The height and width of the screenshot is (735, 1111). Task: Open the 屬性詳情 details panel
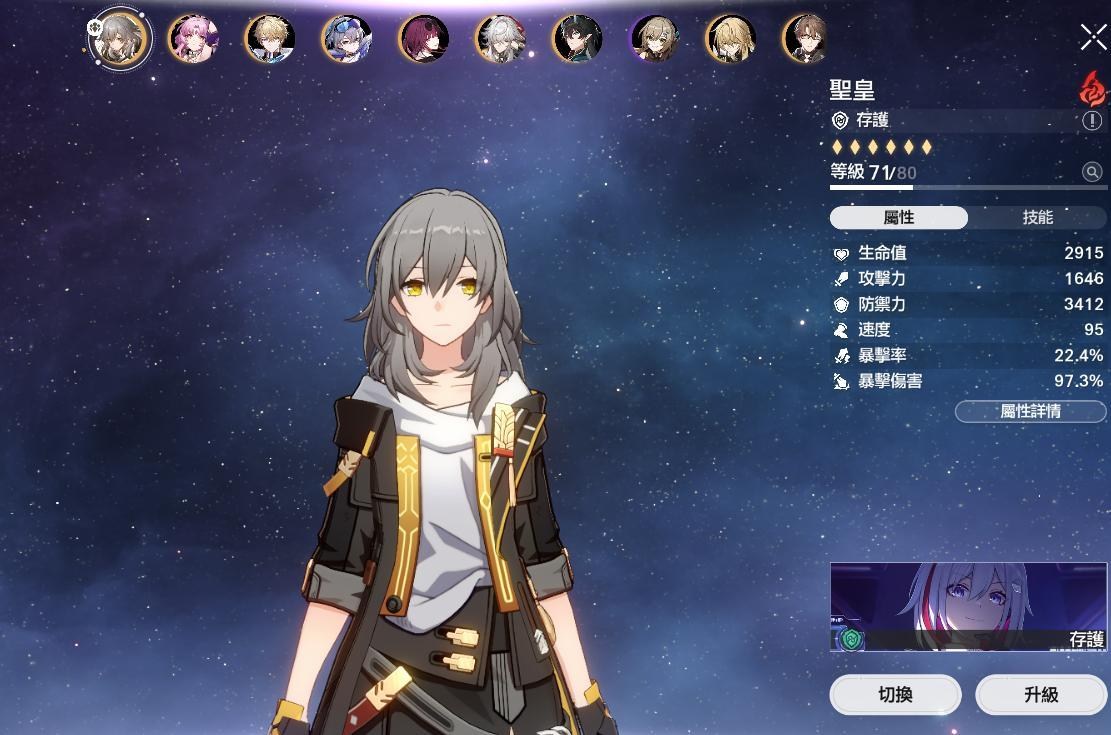point(1030,411)
